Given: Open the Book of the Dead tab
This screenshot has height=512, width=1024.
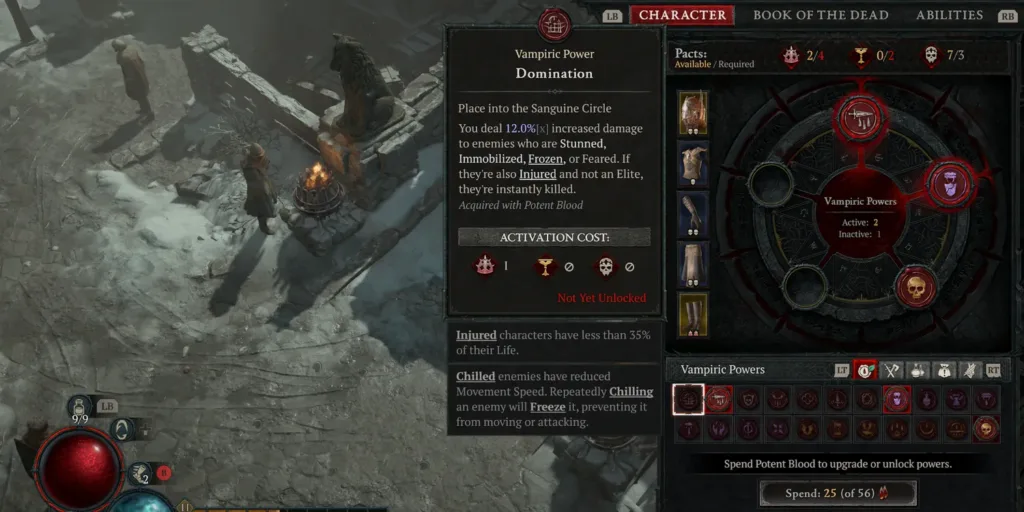Looking at the screenshot, I should [x=820, y=15].
